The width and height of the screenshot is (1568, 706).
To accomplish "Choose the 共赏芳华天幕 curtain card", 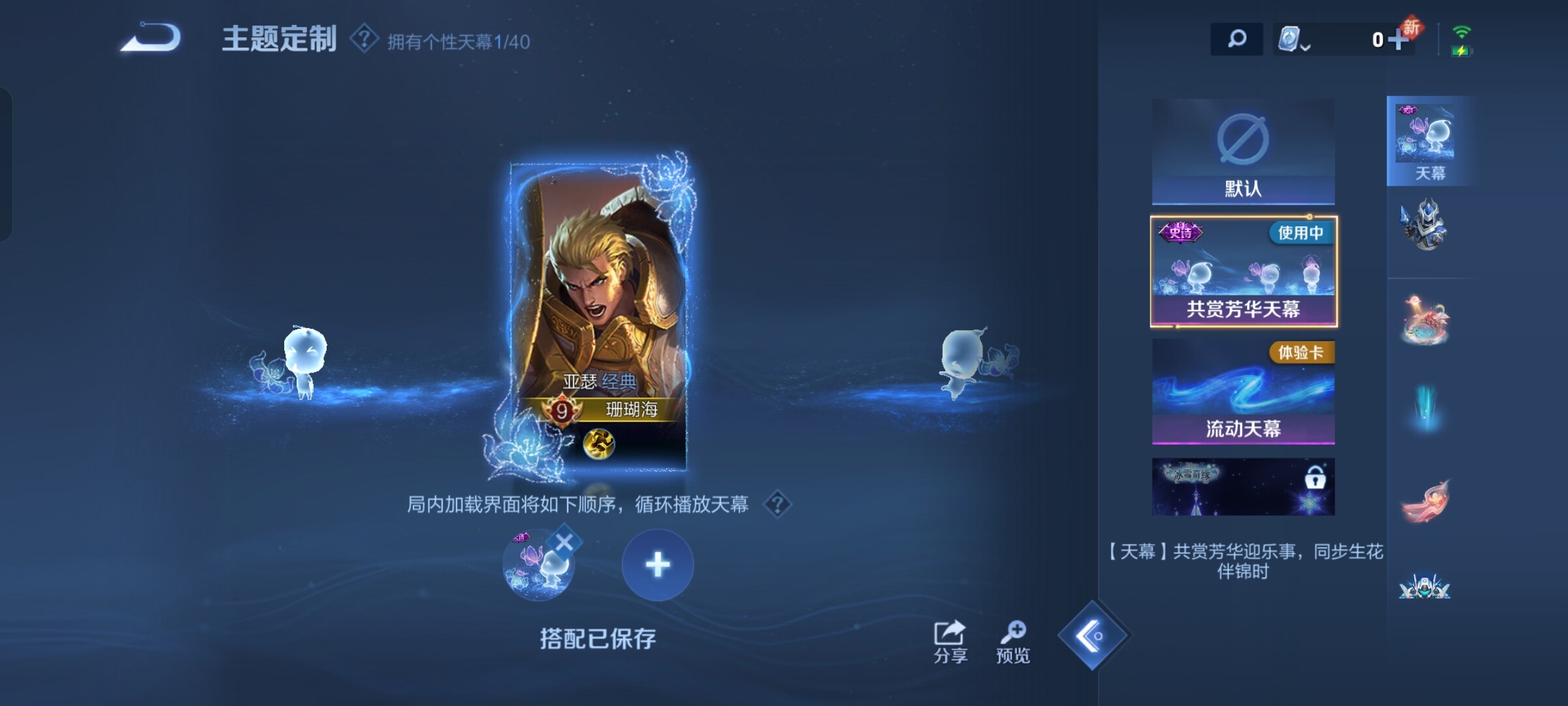I will pos(1243,271).
